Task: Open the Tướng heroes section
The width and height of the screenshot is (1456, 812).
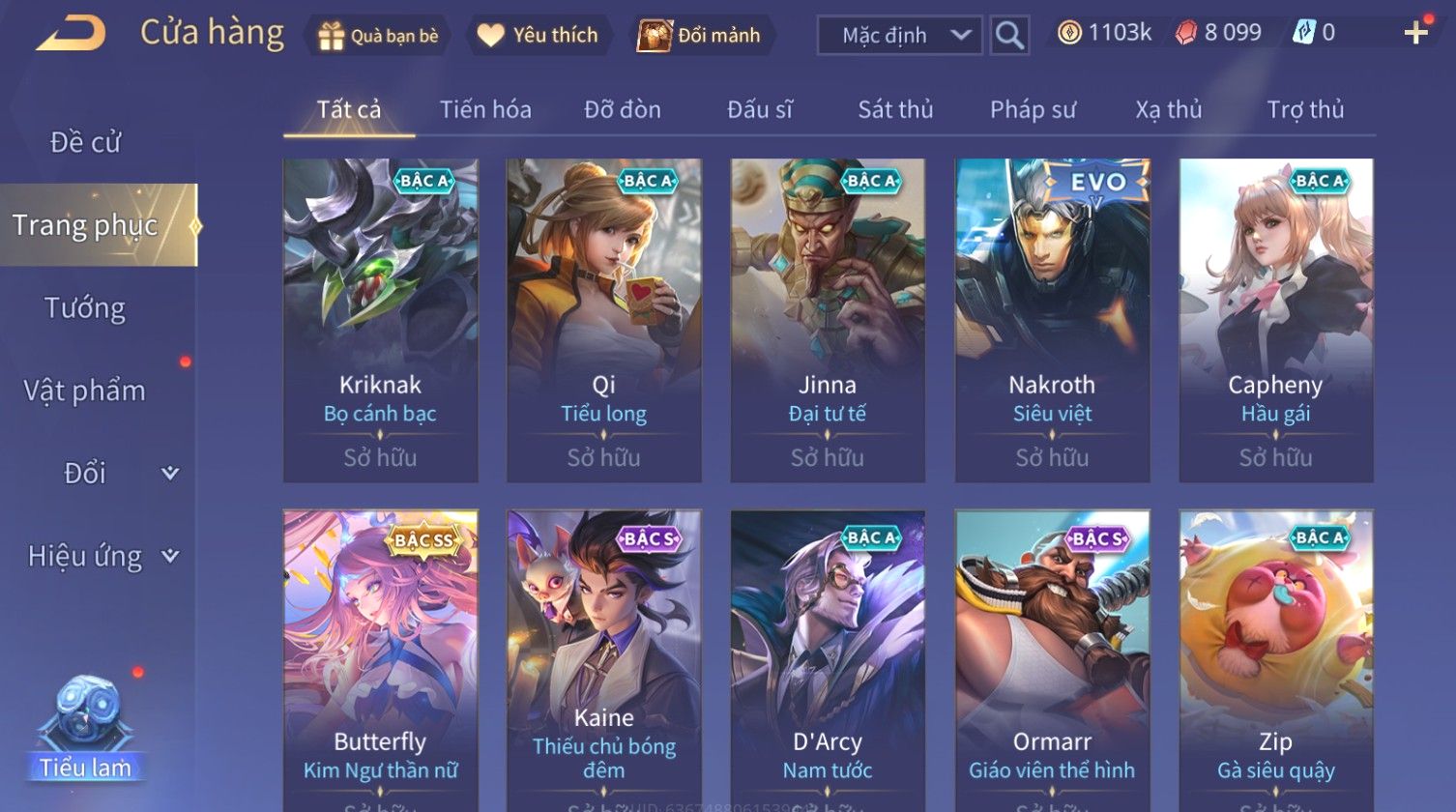Action: coord(85,308)
